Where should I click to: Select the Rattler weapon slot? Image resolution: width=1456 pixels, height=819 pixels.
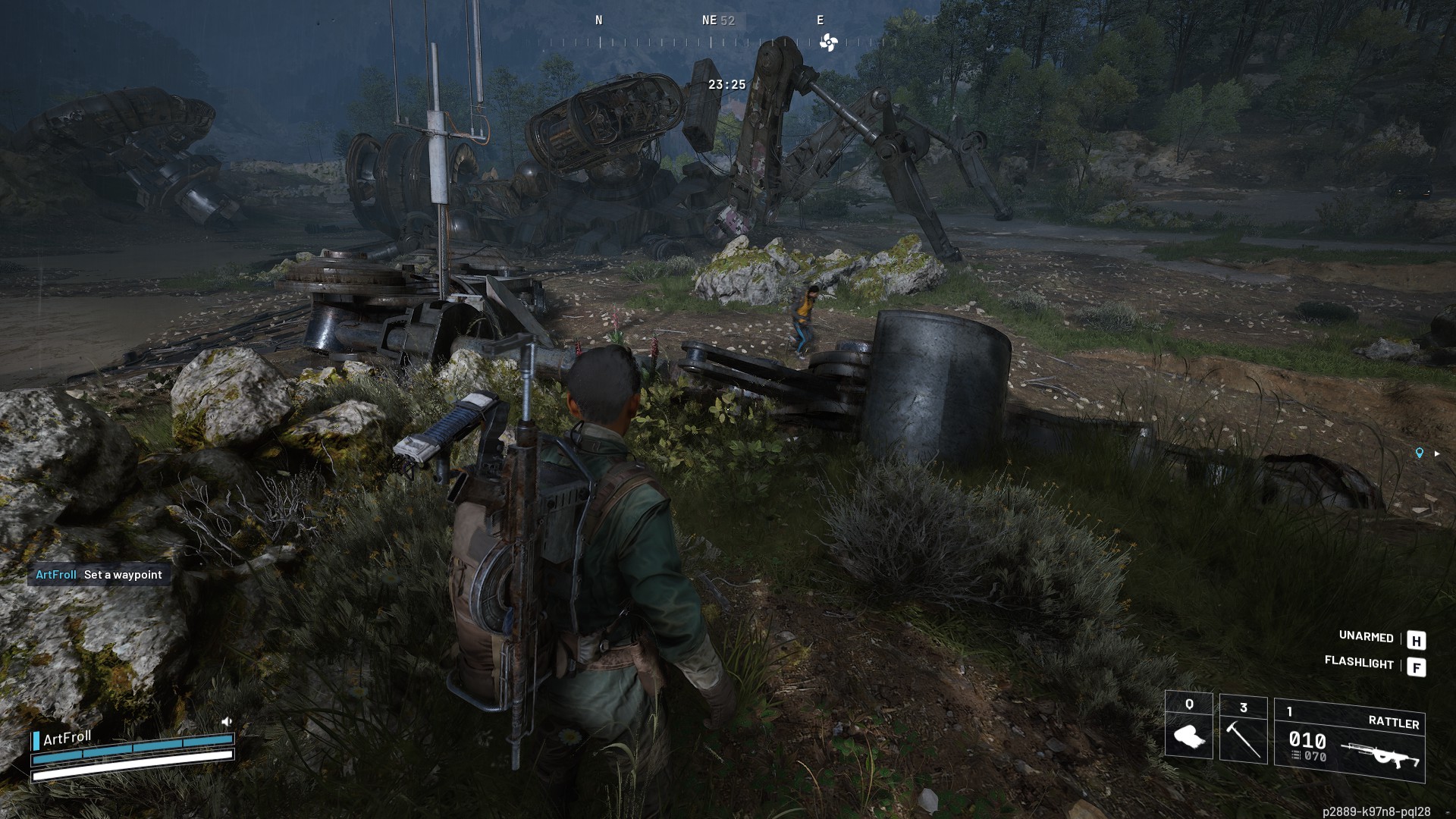click(x=1349, y=739)
